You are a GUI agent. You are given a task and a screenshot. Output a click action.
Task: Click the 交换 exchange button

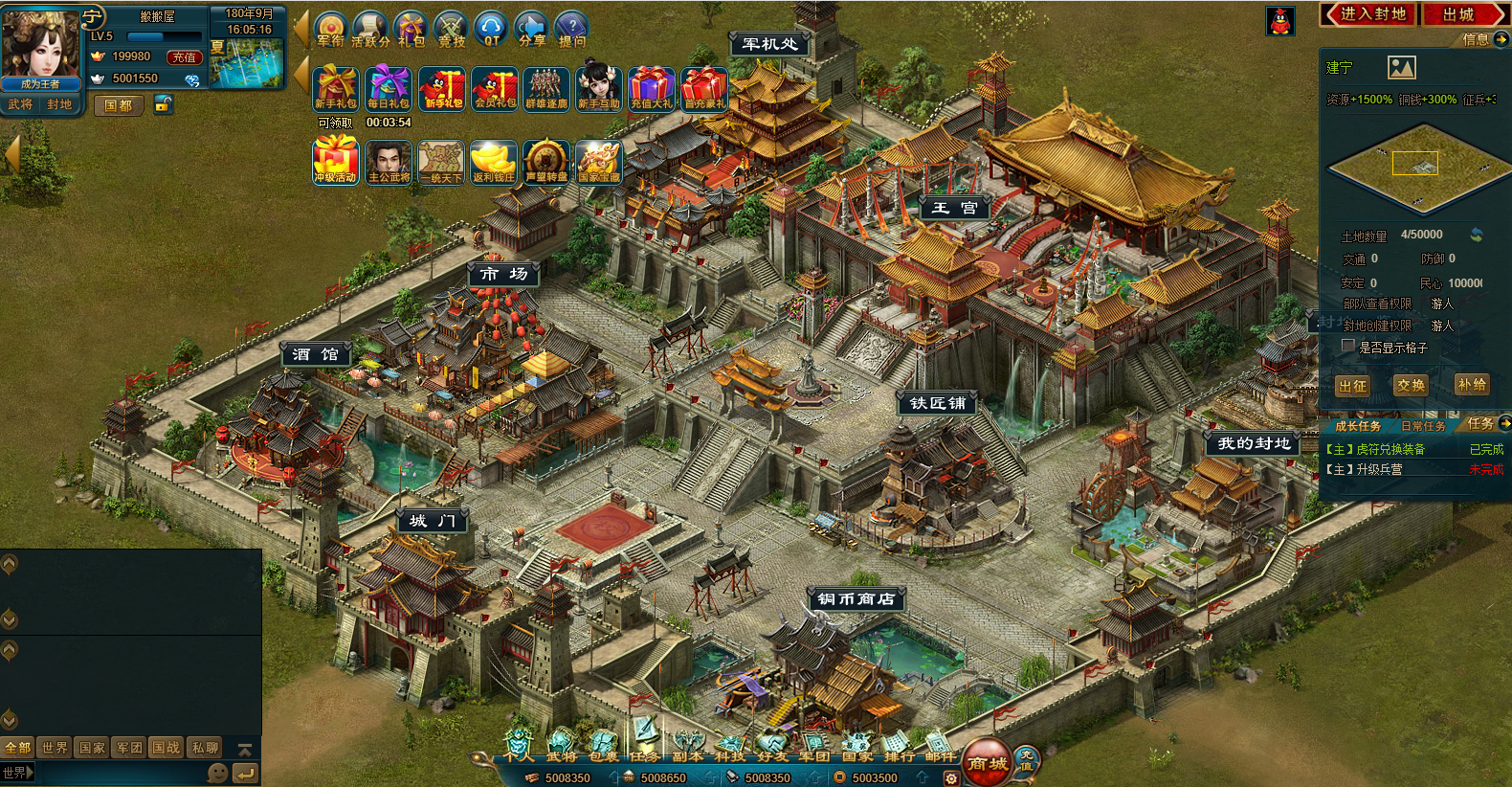tap(1411, 385)
